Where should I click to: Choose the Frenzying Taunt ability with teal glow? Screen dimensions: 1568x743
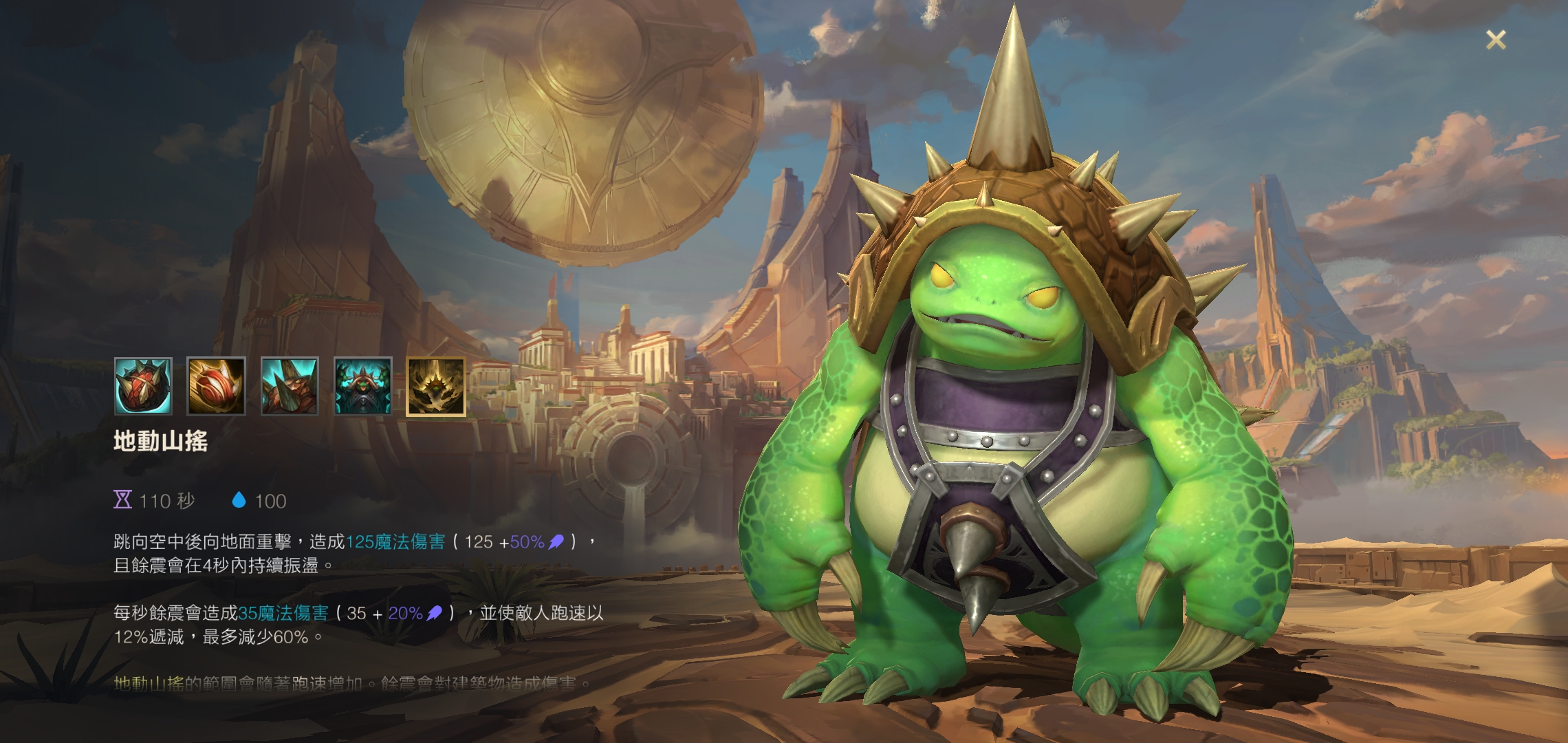coord(362,386)
